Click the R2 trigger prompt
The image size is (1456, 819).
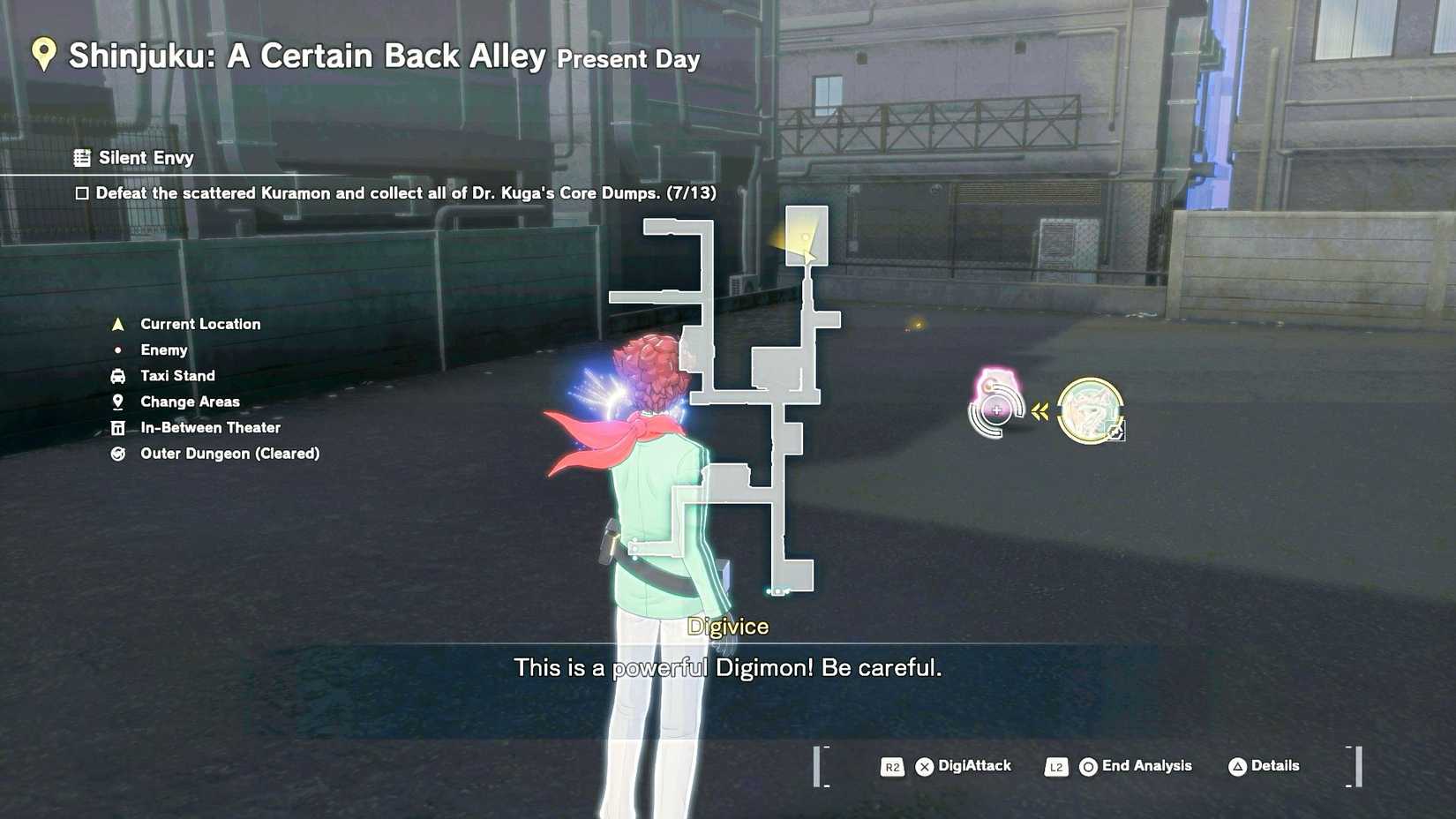(x=891, y=767)
